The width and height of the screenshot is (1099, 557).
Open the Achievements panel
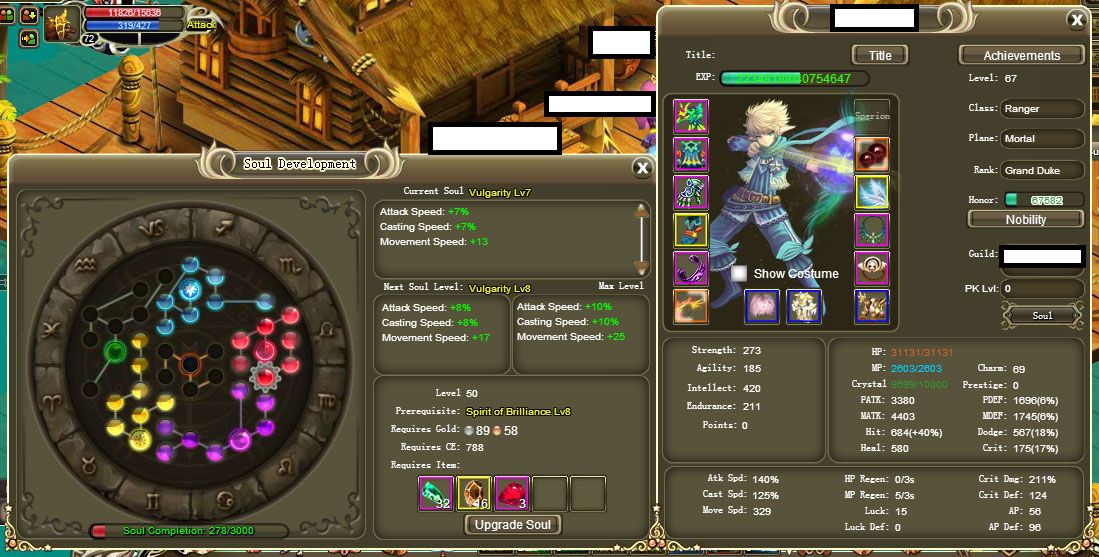click(1021, 56)
